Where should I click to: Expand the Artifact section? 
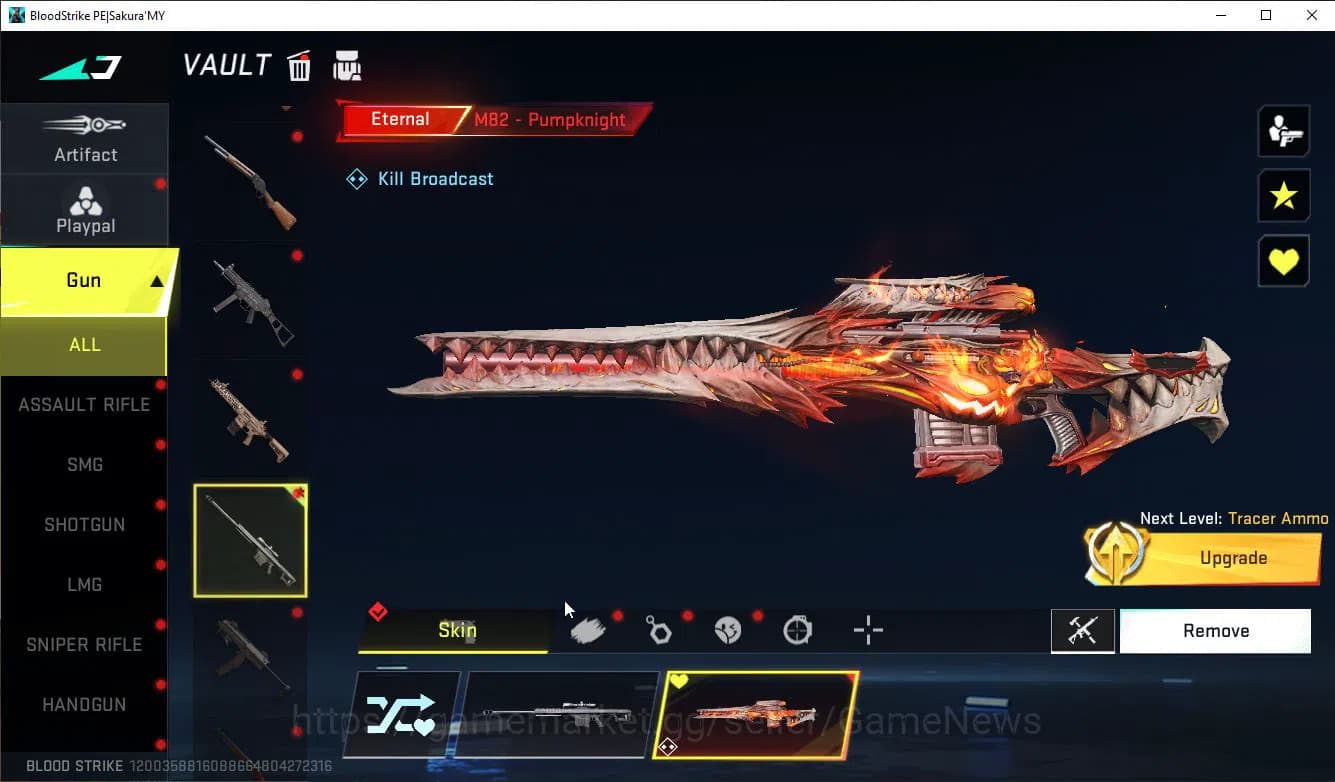pos(85,140)
